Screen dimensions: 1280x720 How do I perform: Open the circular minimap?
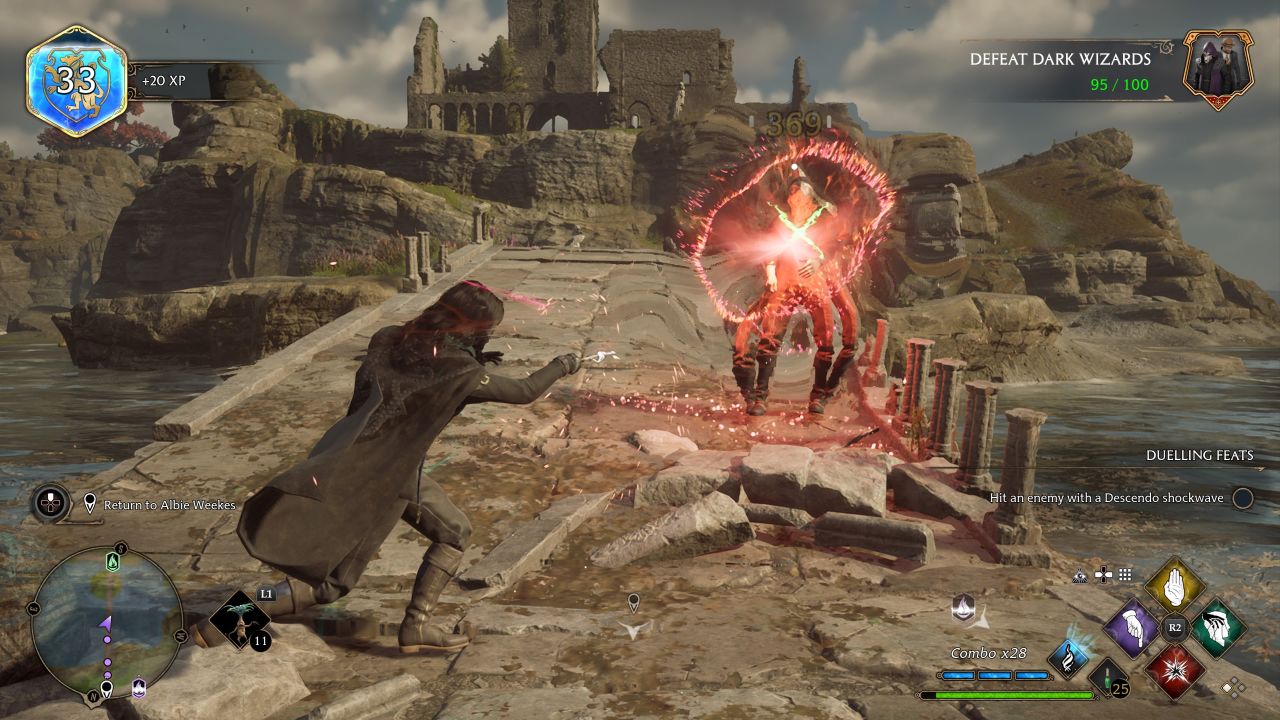tap(107, 620)
